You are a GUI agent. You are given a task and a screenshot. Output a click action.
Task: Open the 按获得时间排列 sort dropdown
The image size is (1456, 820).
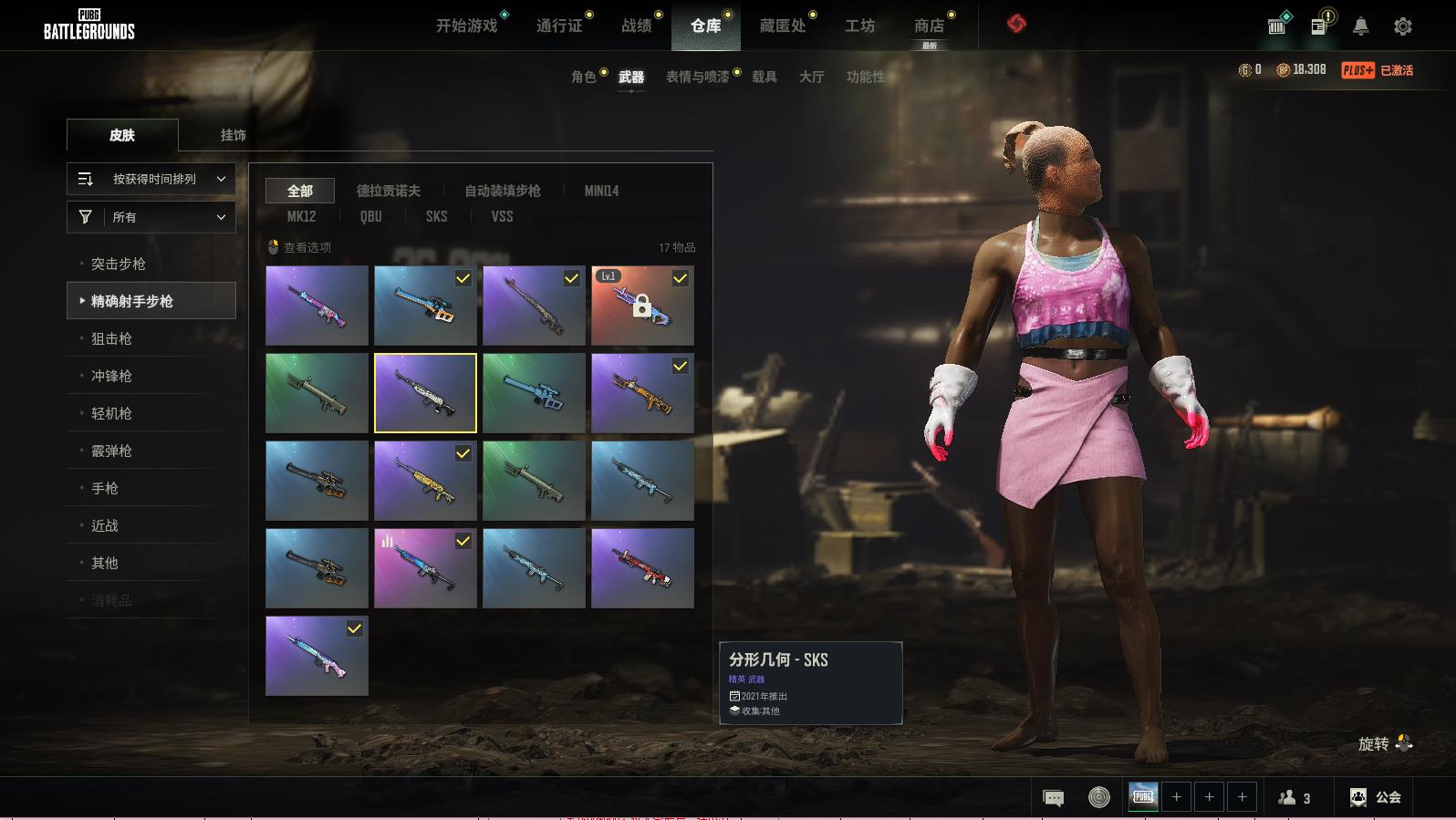[x=151, y=179]
